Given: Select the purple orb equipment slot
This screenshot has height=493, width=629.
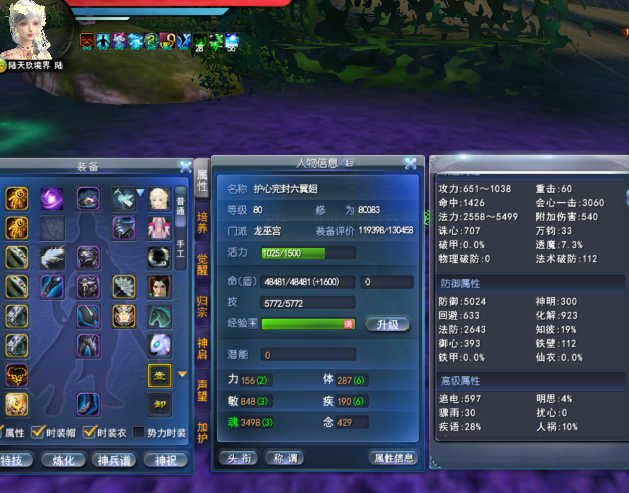Looking at the screenshot, I should click(52, 199).
